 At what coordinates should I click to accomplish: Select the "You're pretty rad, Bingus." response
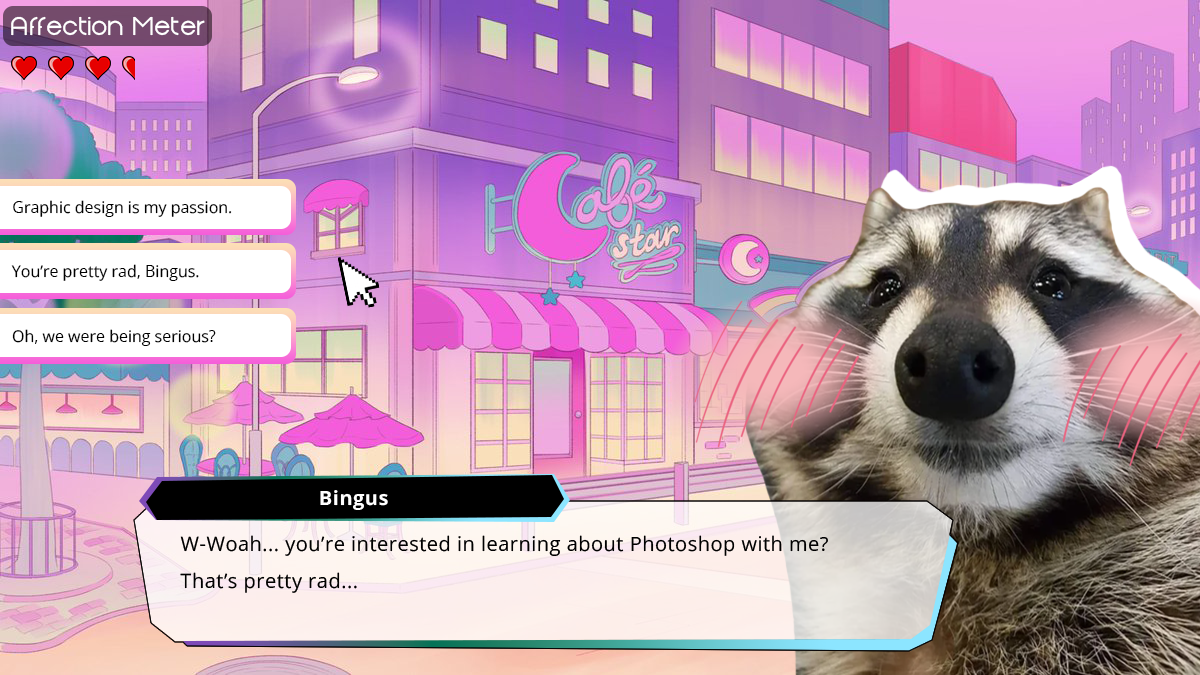point(140,271)
